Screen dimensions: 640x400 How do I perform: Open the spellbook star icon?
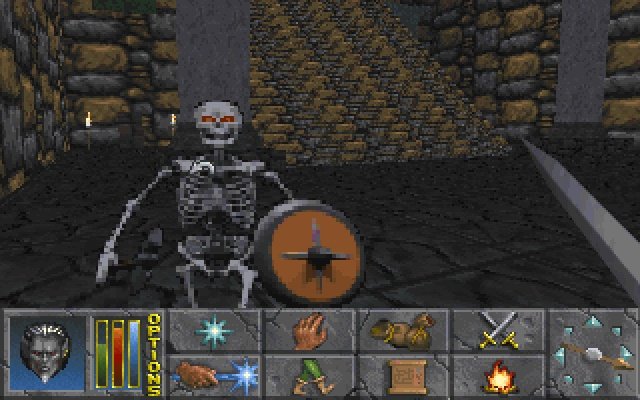tap(213, 330)
